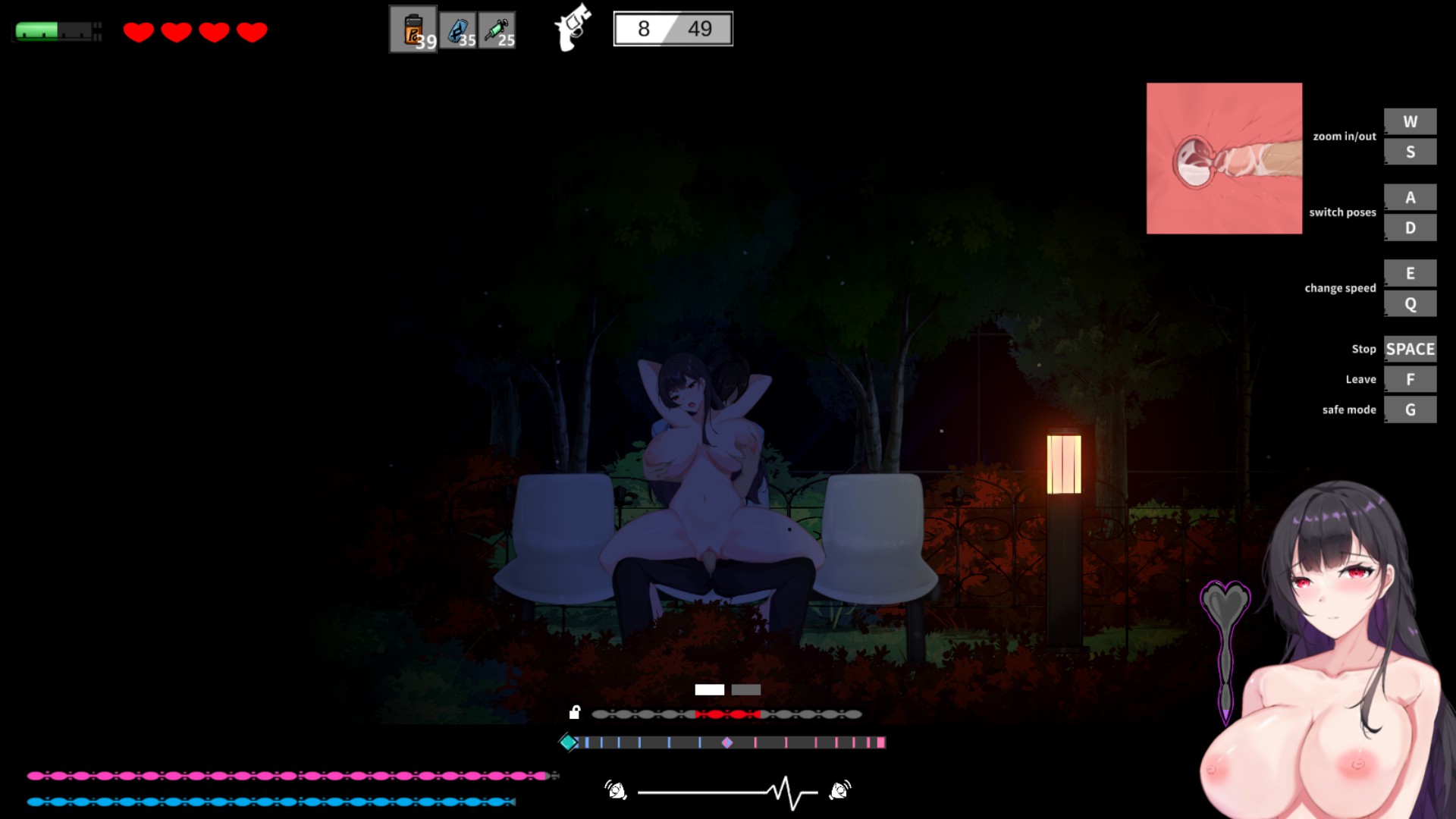Select the grey page indicator

tap(746, 689)
